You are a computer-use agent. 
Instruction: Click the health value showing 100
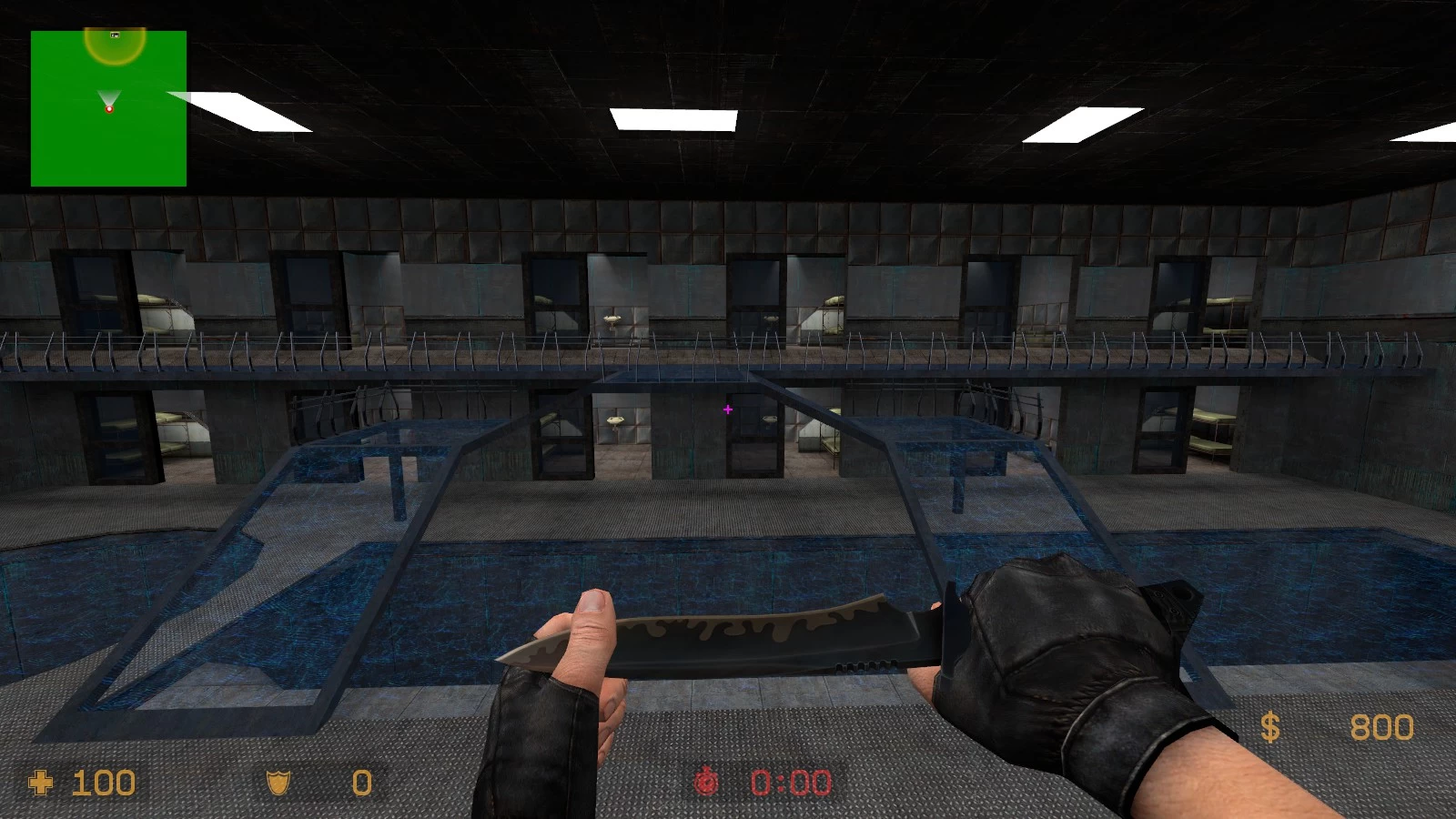(103, 783)
